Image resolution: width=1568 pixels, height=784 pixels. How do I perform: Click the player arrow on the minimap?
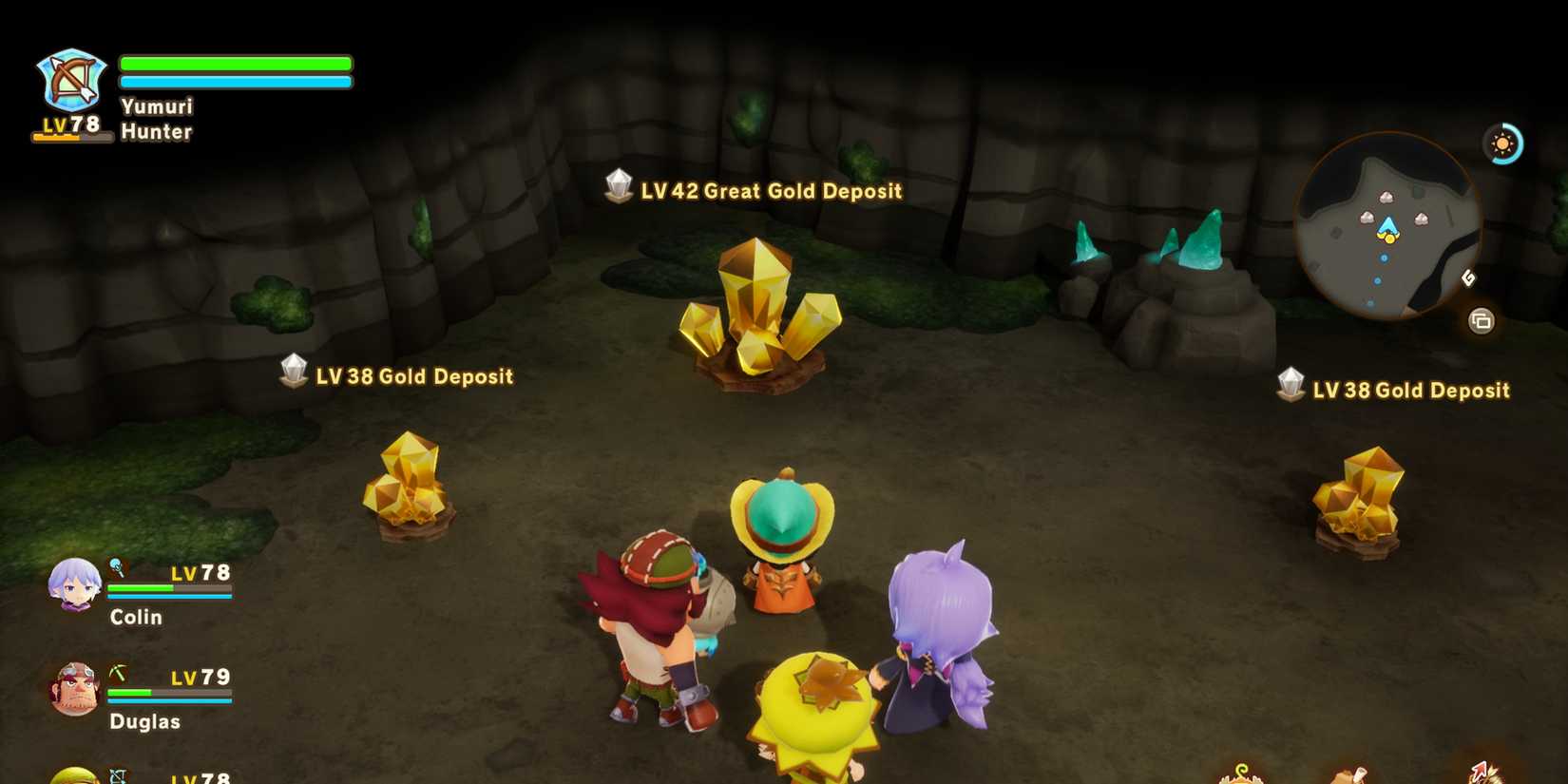click(x=1387, y=223)
